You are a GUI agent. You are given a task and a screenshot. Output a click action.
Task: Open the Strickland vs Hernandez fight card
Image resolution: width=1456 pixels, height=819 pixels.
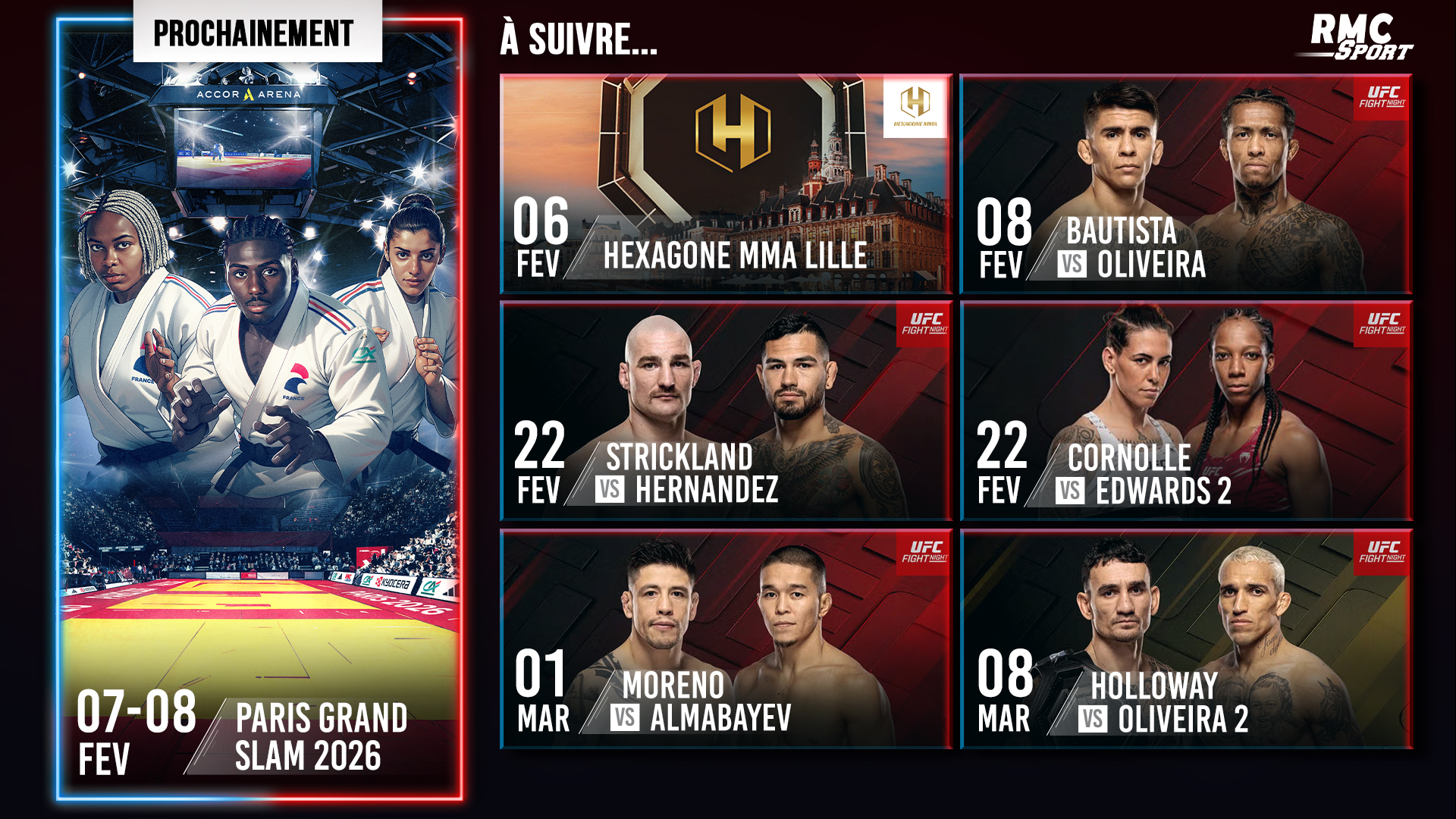(726, 411)
